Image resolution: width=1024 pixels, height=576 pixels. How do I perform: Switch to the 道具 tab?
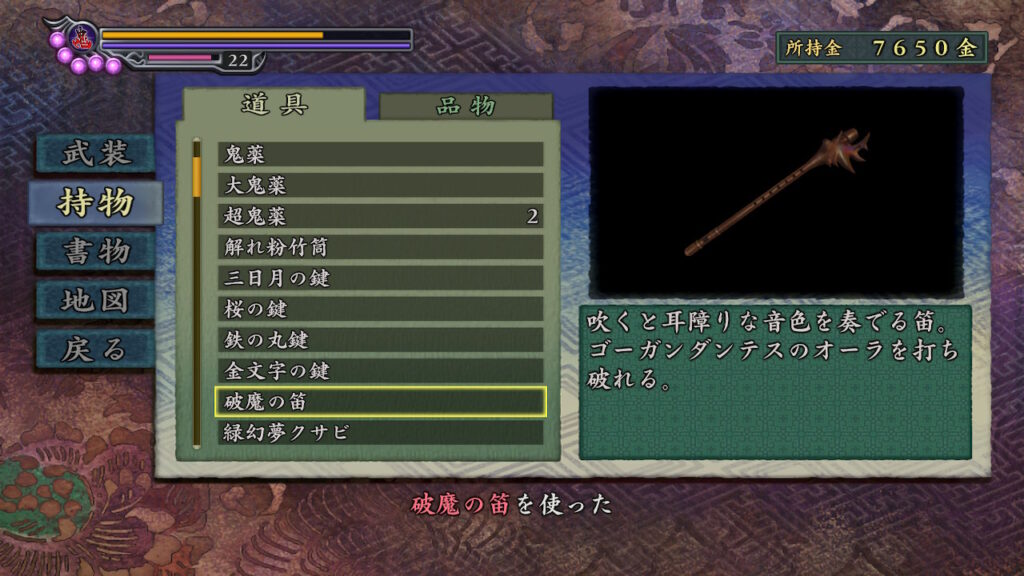(x=274, y=105)
